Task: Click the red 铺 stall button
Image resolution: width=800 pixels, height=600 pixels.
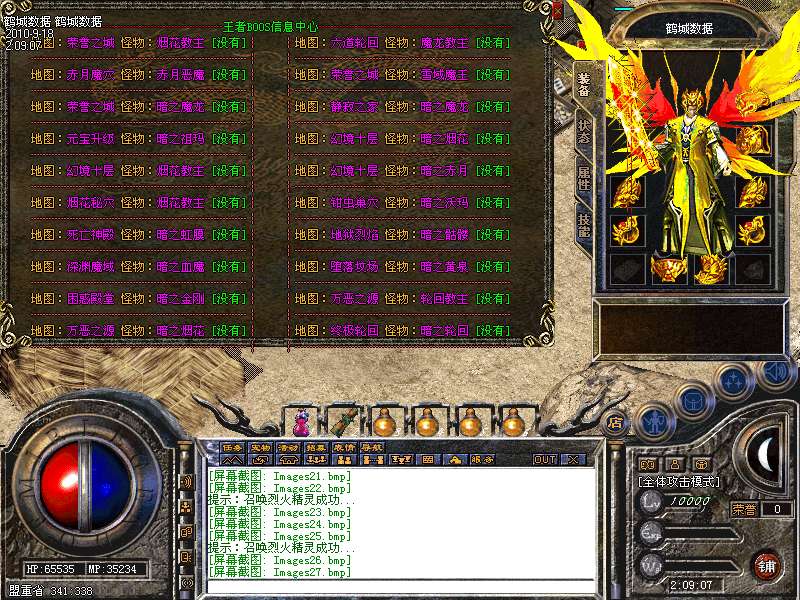Action: pos(766,565)
